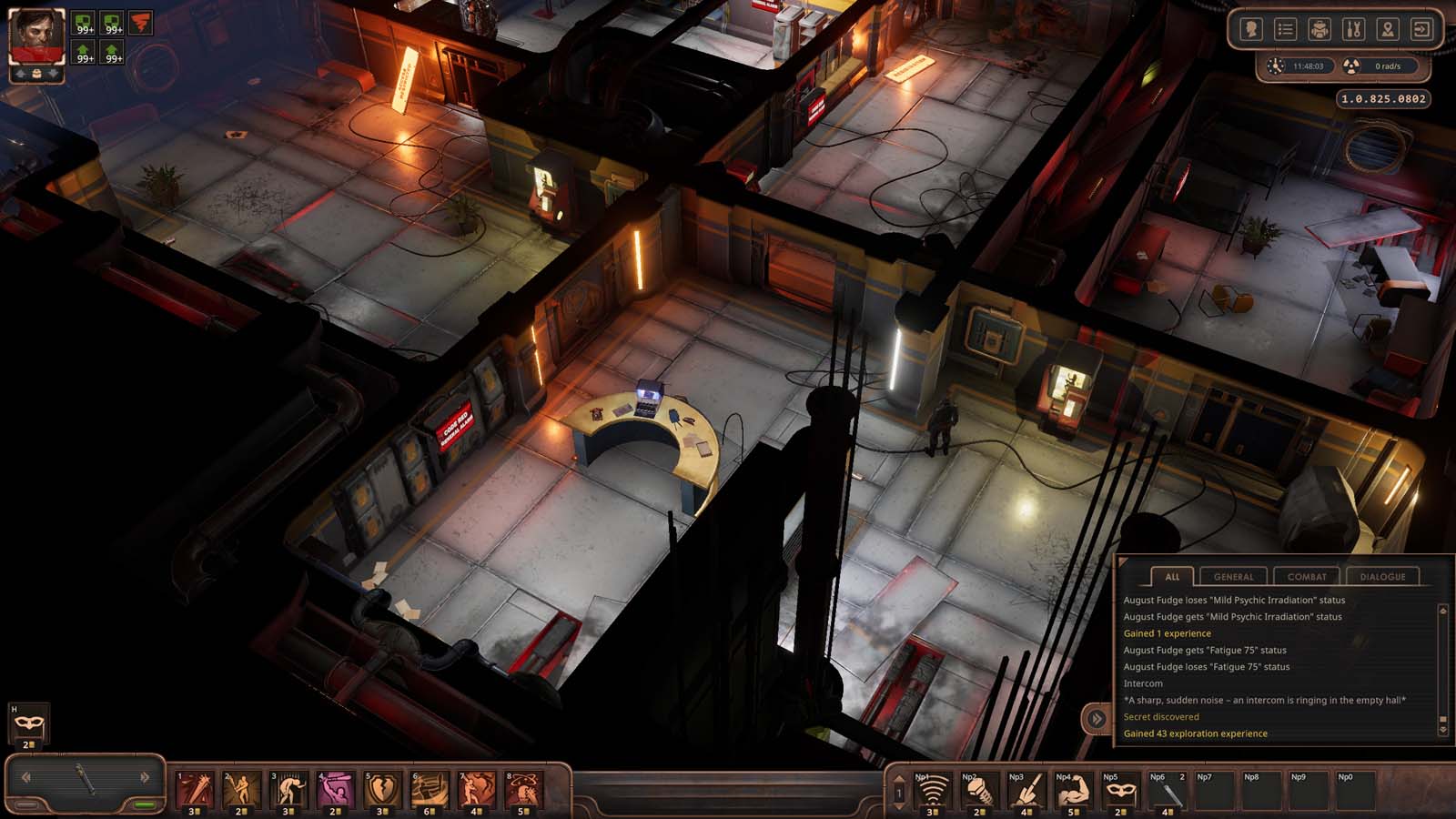Collapse the event log with the chevron button
The width and height of the screenshot is (1456, 819).
[x=1096, y=718]
